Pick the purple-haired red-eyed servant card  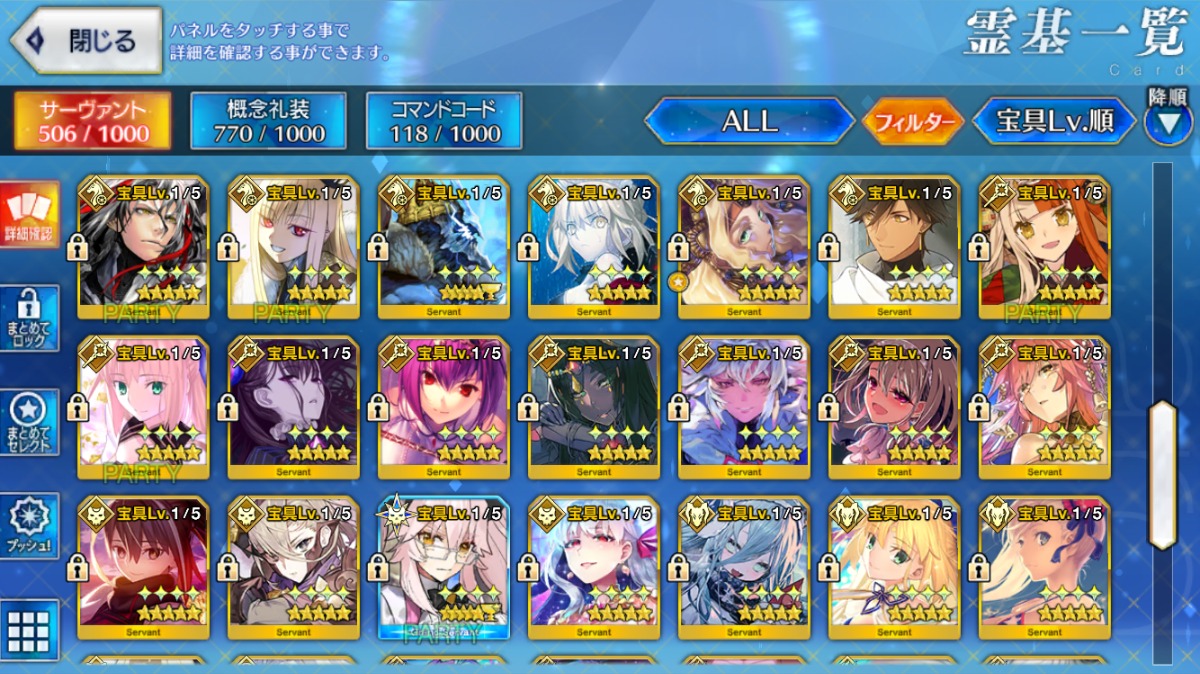(x=444, y=407)
